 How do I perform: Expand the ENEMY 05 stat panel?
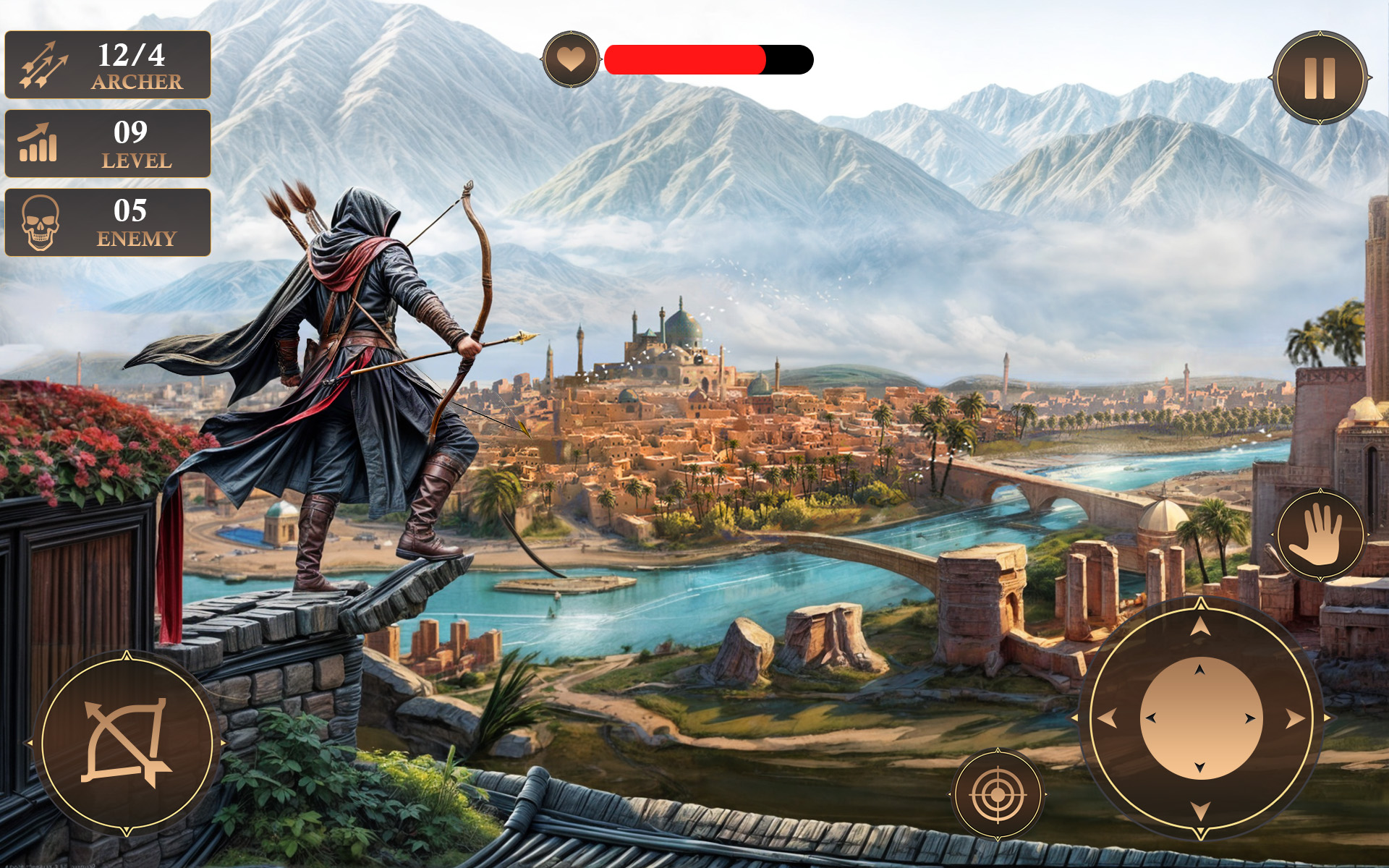tap(107, 221)
